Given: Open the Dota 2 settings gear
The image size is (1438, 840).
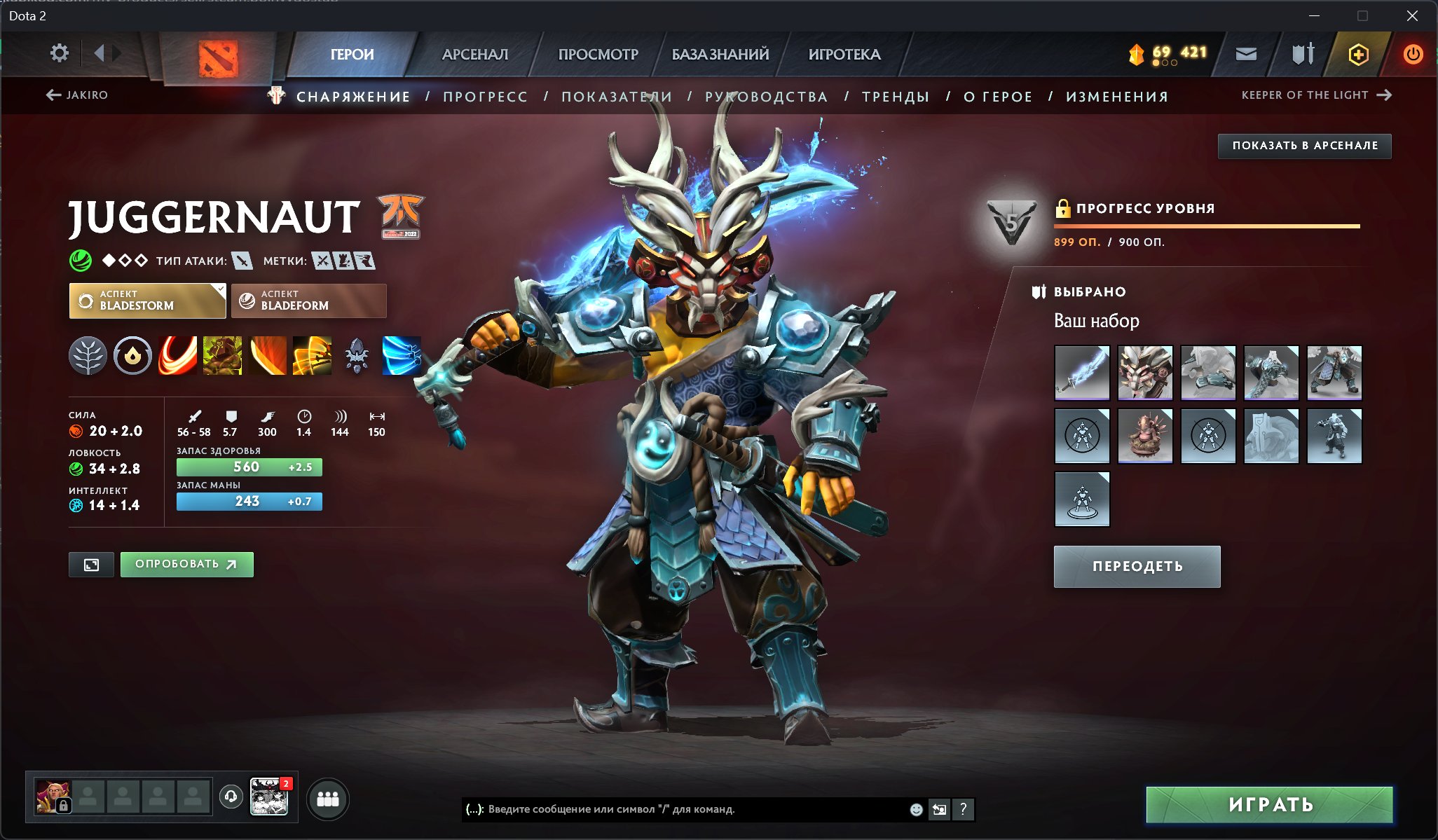Looking at the screenshot, I should (x=60, y=53).
